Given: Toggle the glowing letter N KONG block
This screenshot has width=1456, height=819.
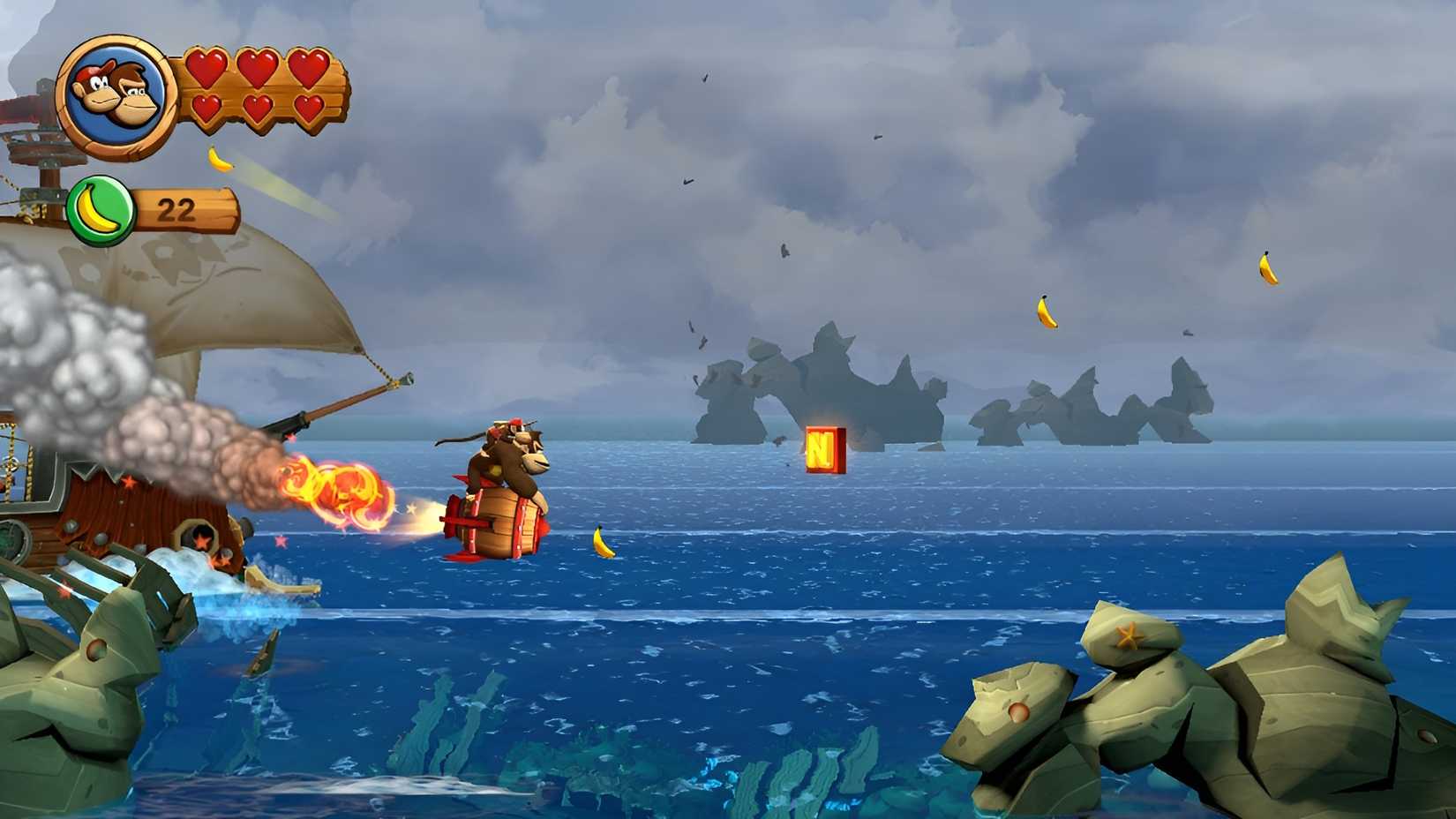Looking at the screenshot, I should 826,450.
